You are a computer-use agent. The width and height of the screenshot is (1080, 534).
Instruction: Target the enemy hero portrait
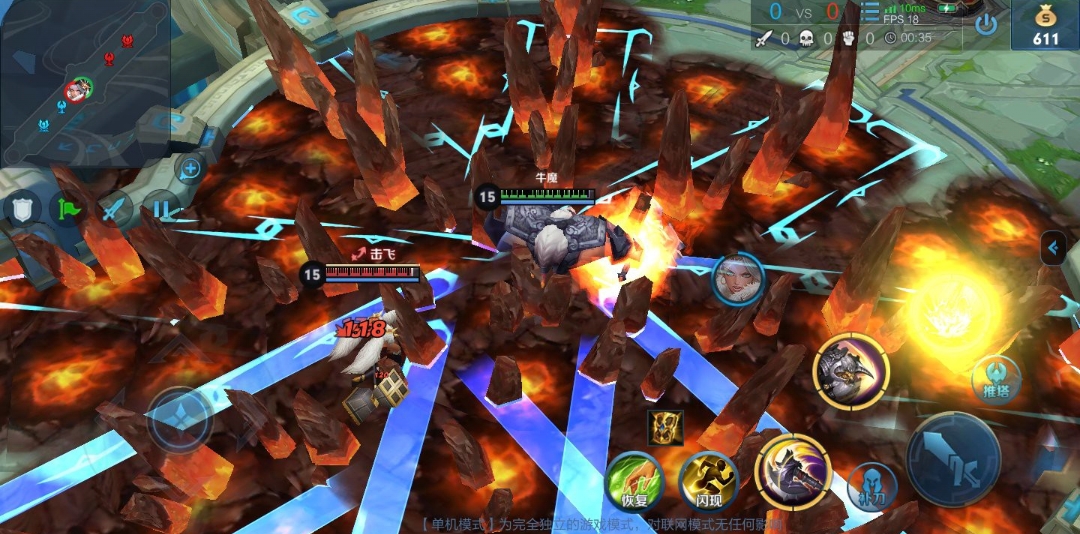738,279
